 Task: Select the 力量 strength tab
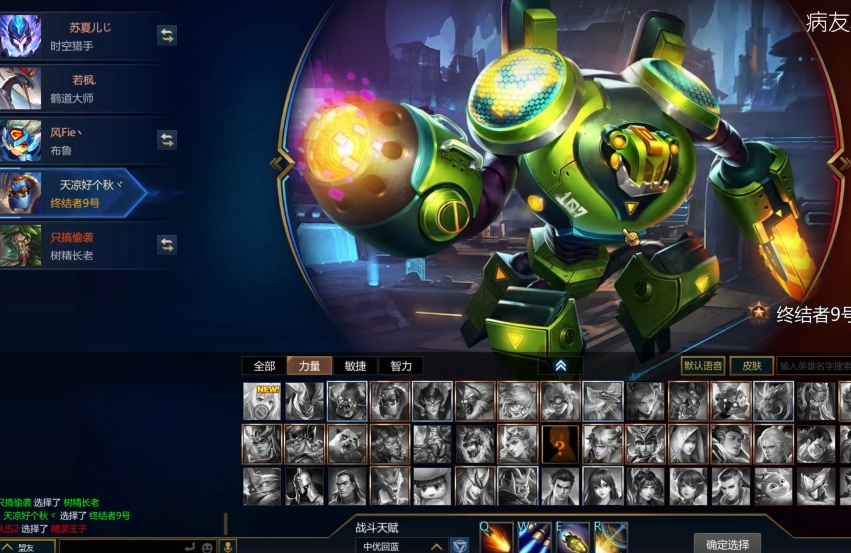click(309, 366)
